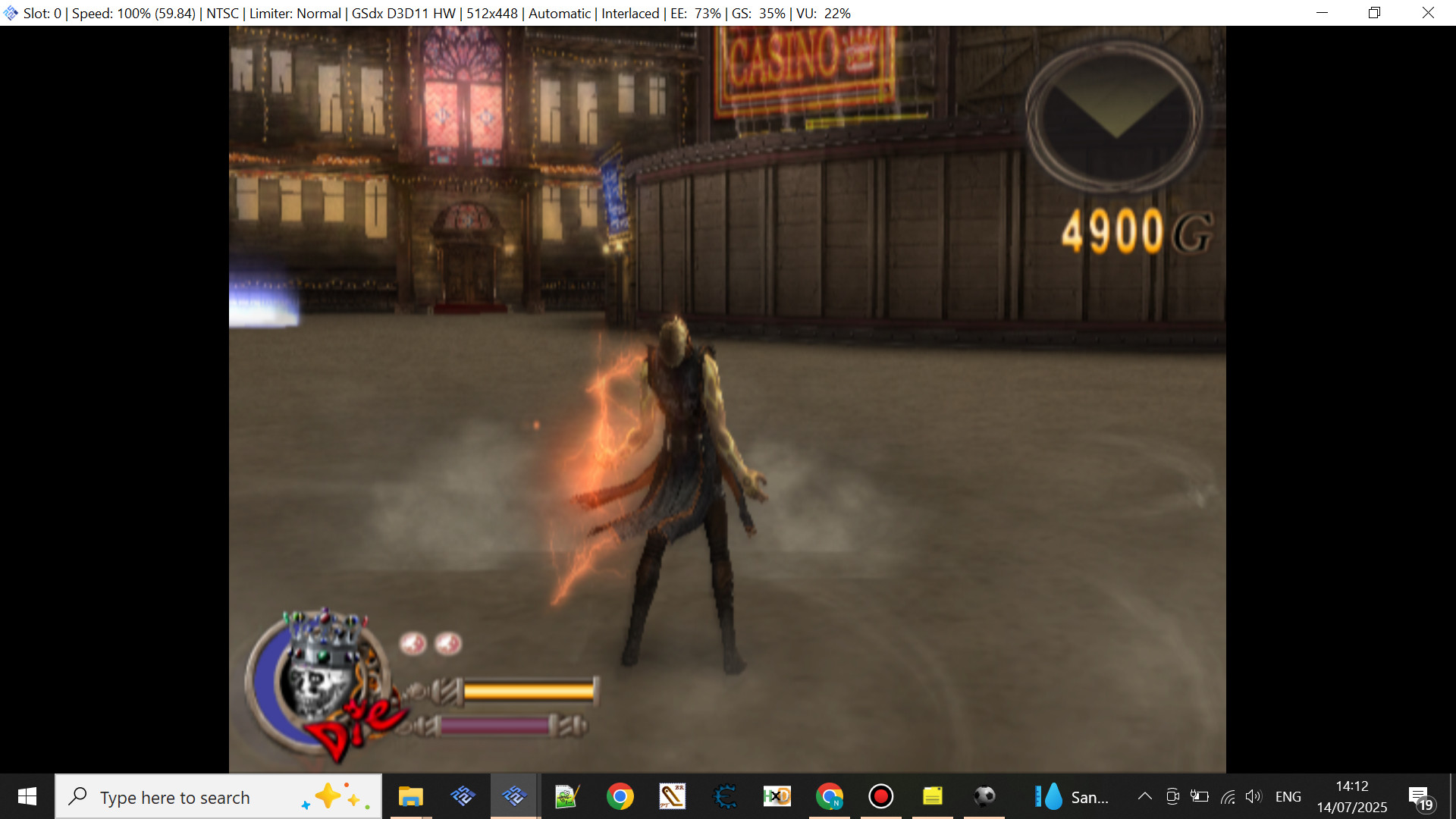
Task: Mute the speaker in the system tray
Action: click(x=1254, y=796)
